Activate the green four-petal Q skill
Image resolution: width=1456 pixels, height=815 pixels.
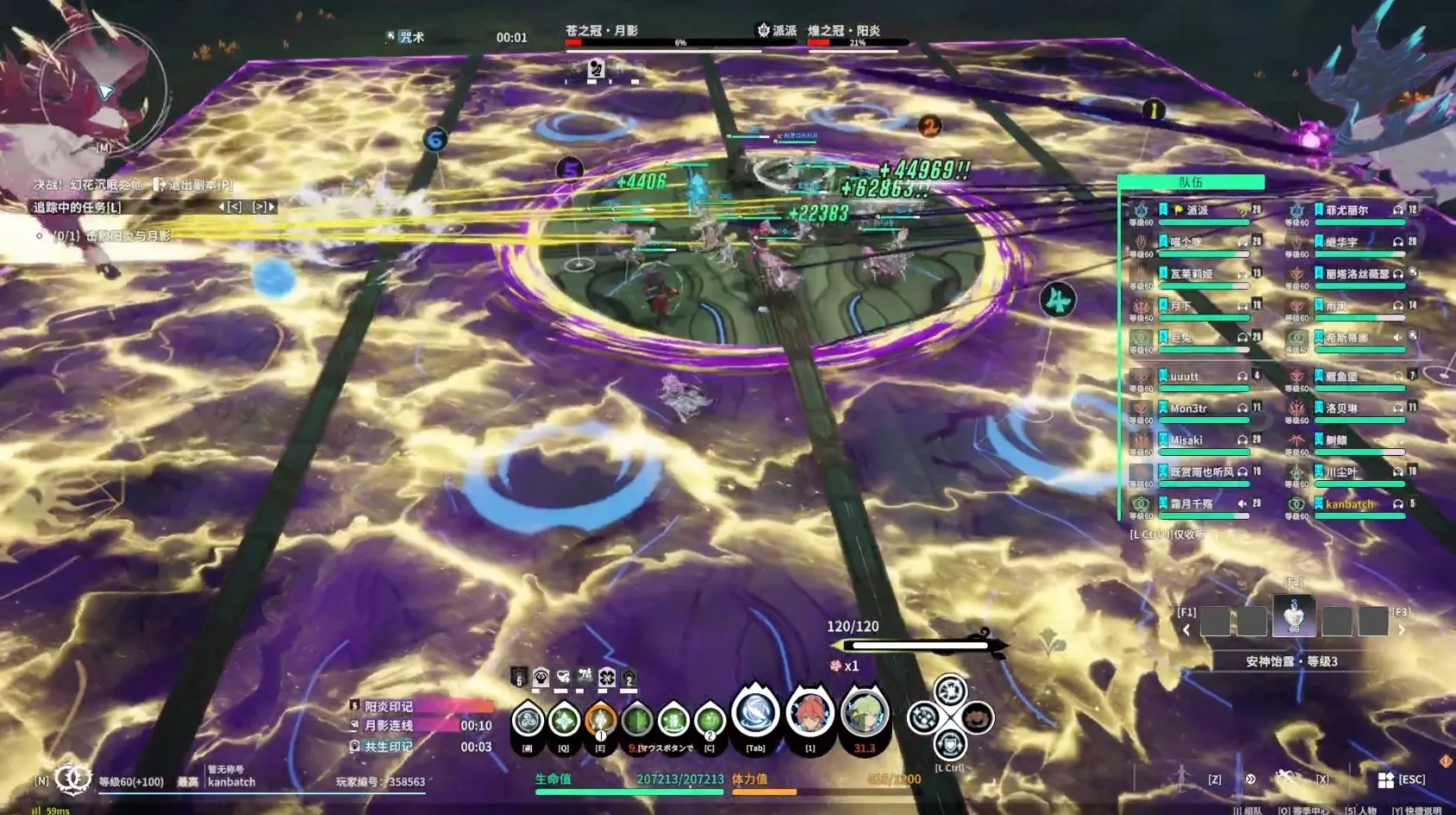click(x=564, y=719)
